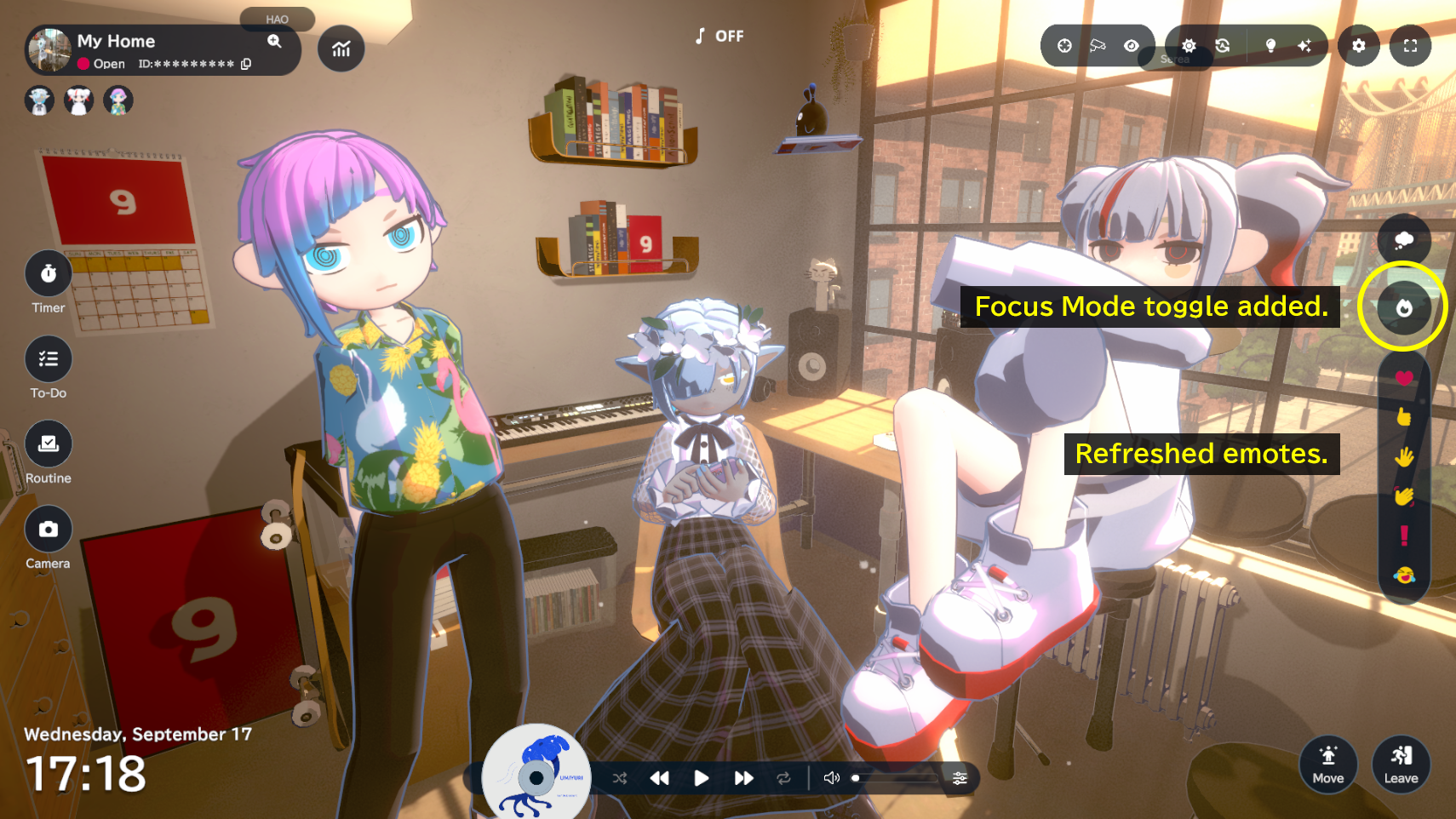This screenshot has height=819, width=1456.
Task: Switch to the HAO tab above My Home
Action: 277,19
